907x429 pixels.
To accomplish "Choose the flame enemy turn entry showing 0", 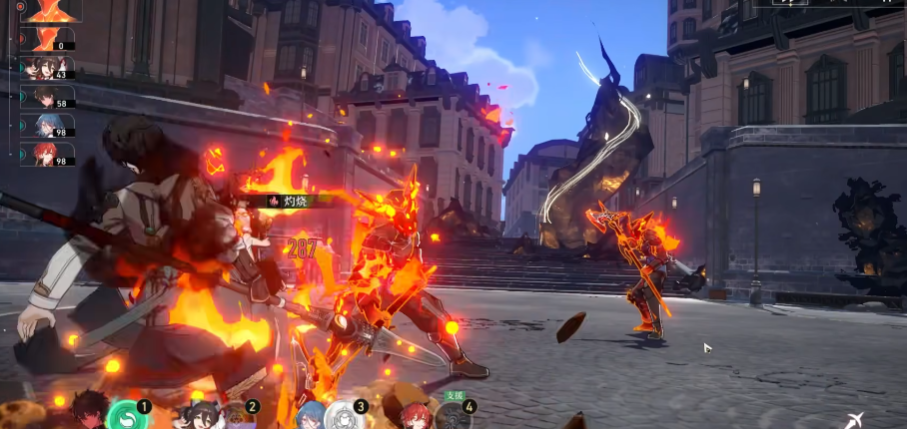I will coord(47,39).
